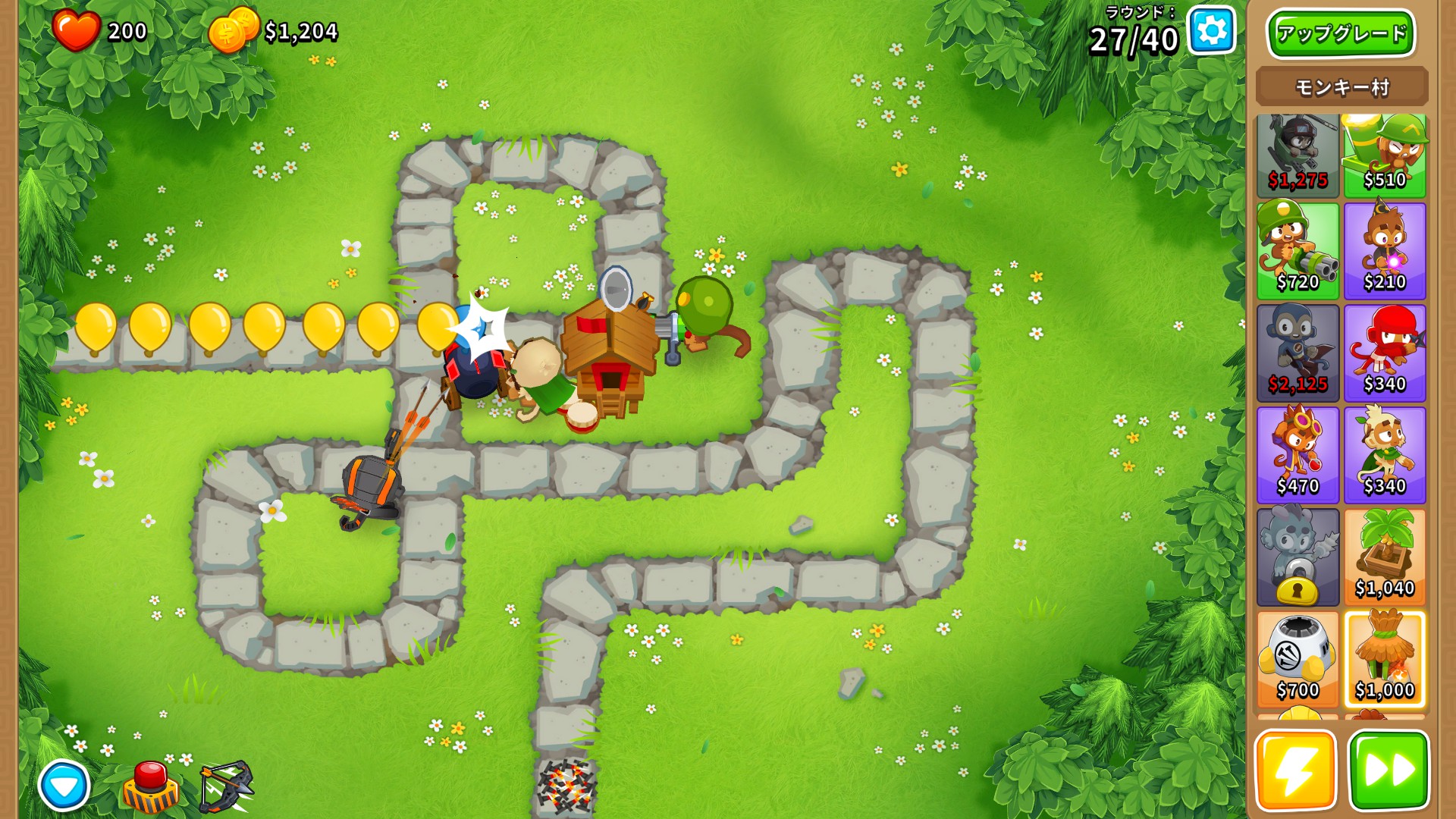Choose the Spike Factory for $700
Screen dimensions: 1456x819
(1298, 660)
